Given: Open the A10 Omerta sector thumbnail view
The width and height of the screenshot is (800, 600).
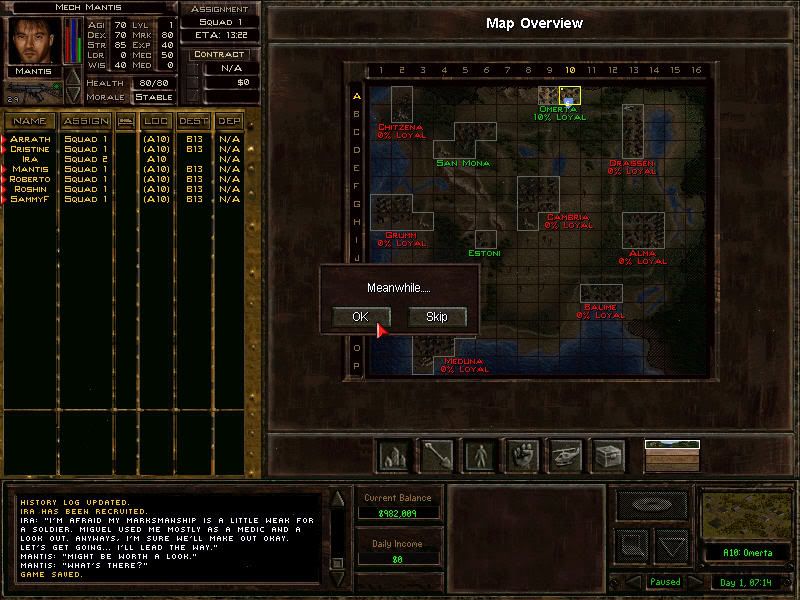Looking at the screenshot, I should [x=745, y=517].
